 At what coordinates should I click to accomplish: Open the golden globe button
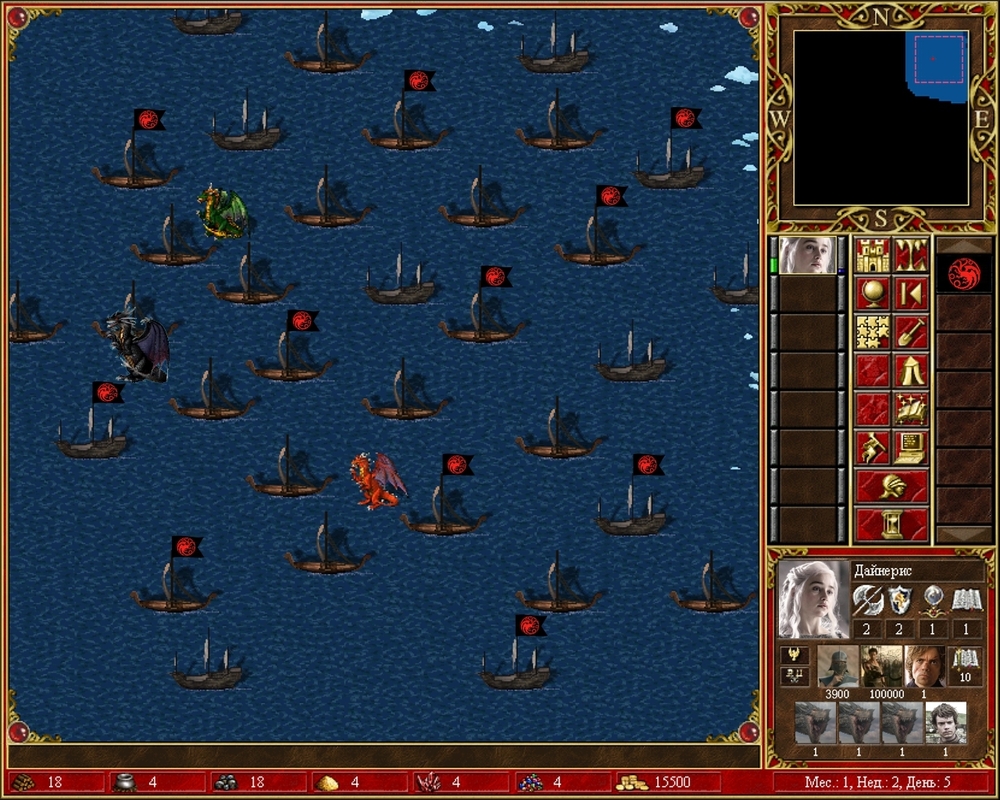click(873, 294)
